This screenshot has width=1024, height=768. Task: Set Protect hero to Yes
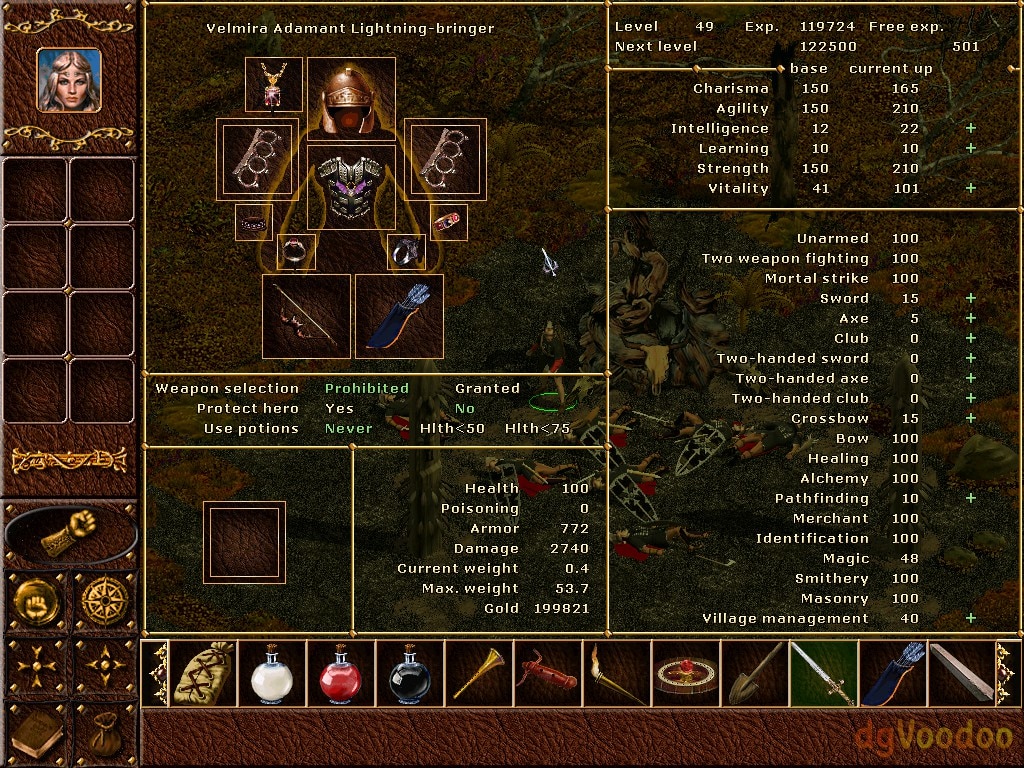tap(339, 408)
